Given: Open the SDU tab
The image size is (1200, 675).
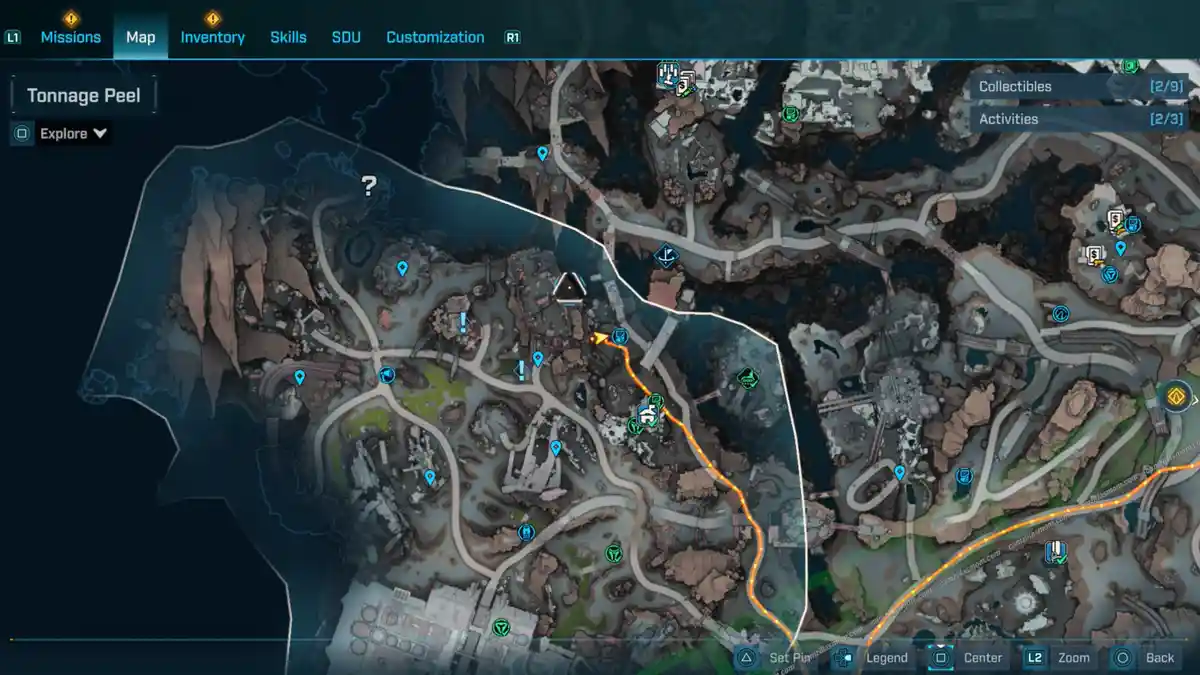Looking at the screenshot, I should [x=346, y=37].
